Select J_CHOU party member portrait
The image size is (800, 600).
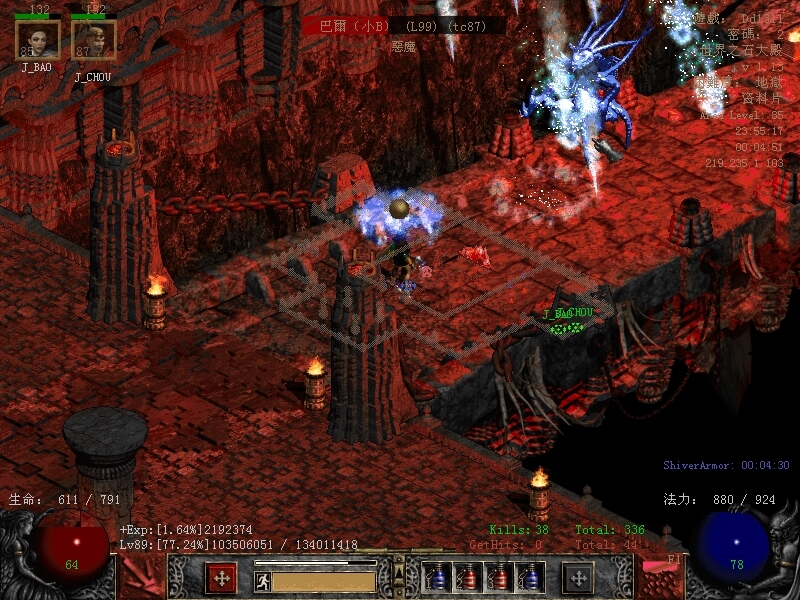pos(94,40)
